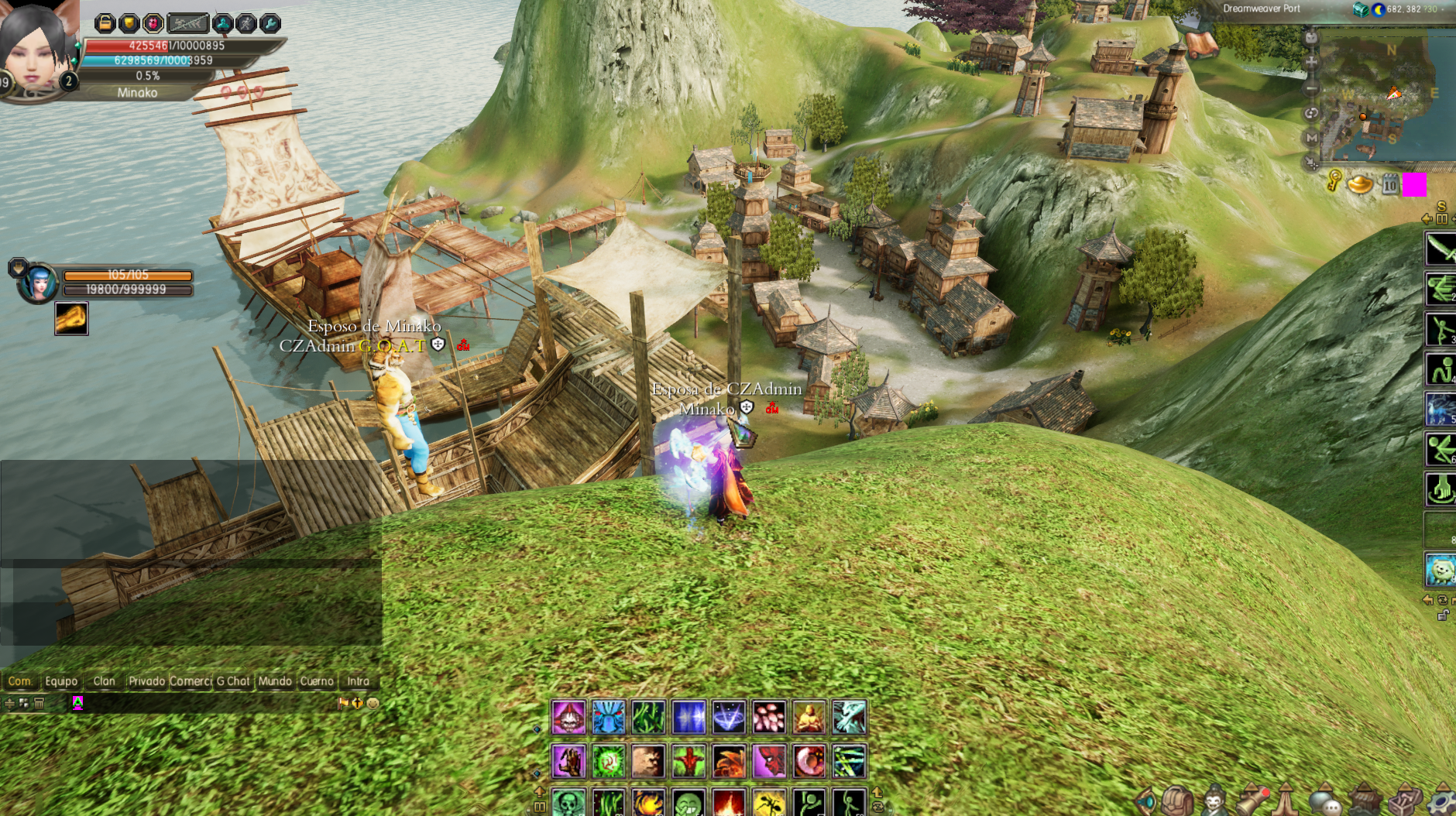Open the teal treasure chest icon

point(1360,9)
